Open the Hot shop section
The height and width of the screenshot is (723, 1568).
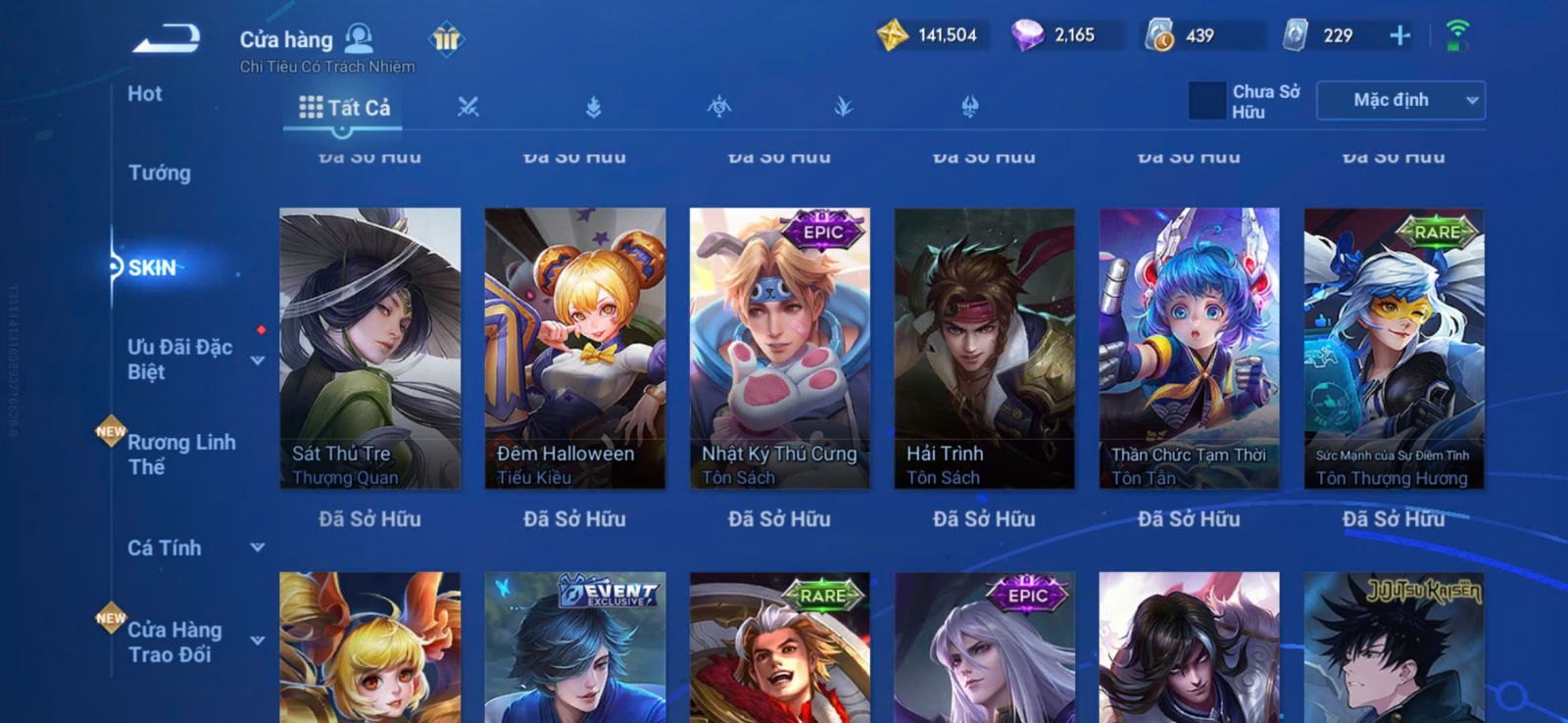145,94
